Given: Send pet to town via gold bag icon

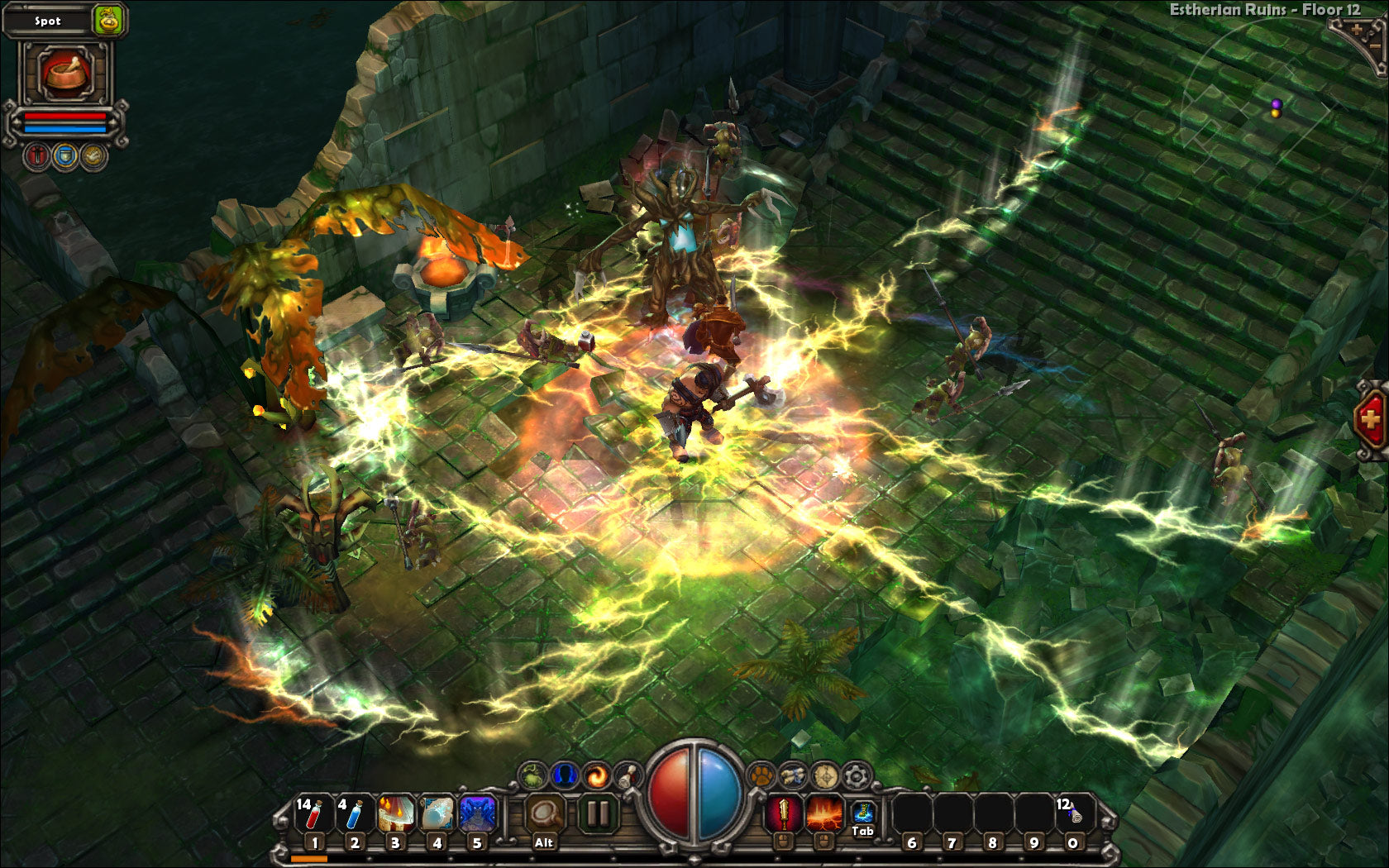Looking at the screenshot, I should (x=107, y=21).
